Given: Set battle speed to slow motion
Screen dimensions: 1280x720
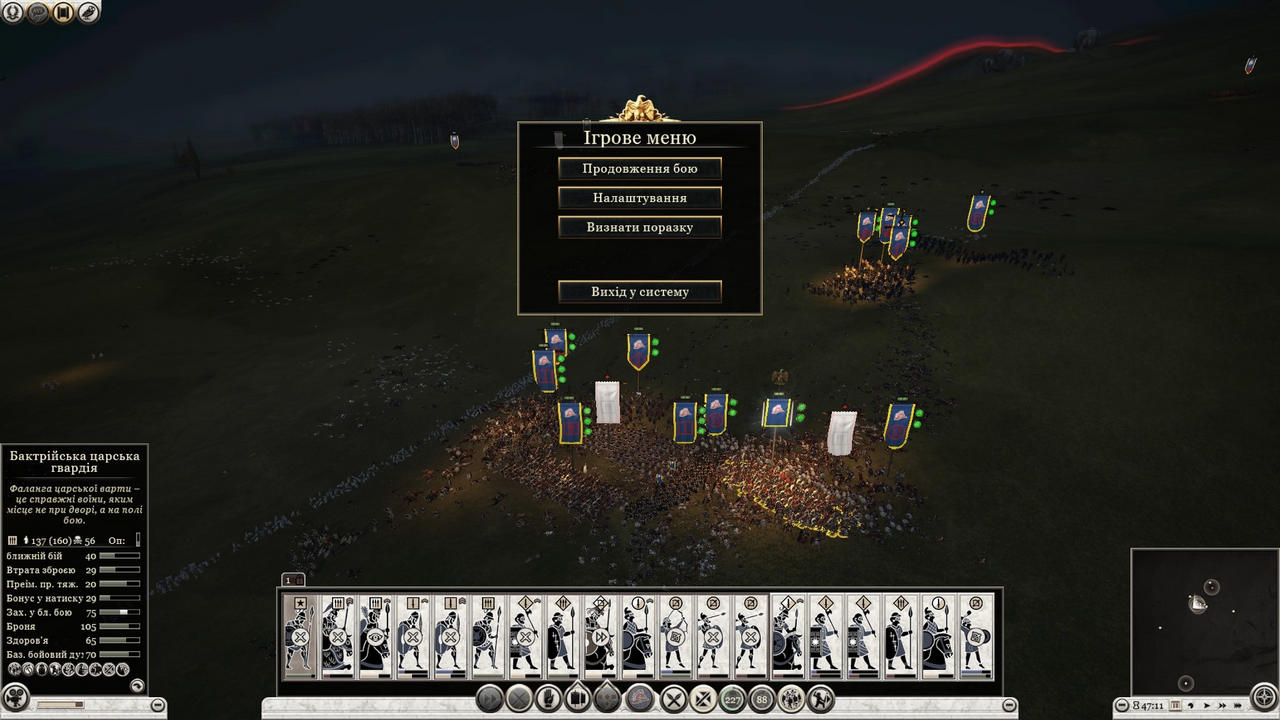Looking at the screenshot, I should coord(1191,706).
